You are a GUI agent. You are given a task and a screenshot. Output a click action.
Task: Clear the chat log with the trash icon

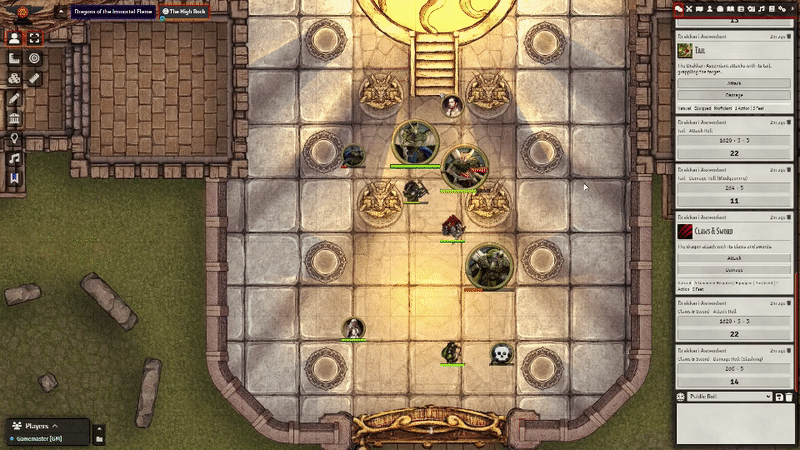tap(791, 397)
